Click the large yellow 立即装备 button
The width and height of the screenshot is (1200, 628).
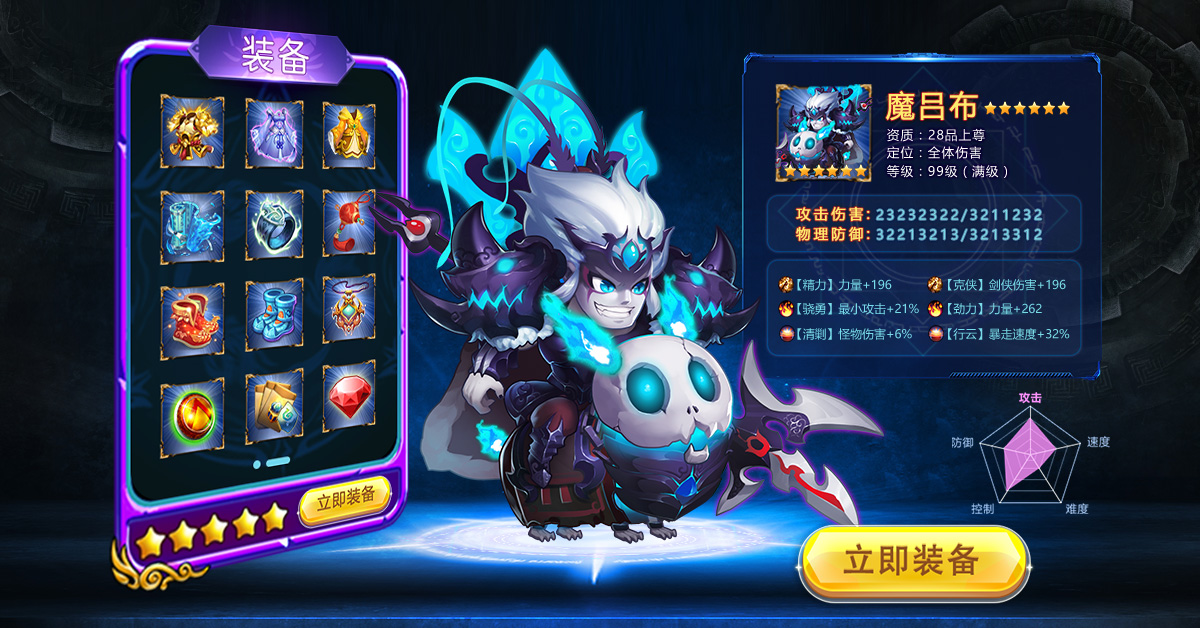point(913,561)
